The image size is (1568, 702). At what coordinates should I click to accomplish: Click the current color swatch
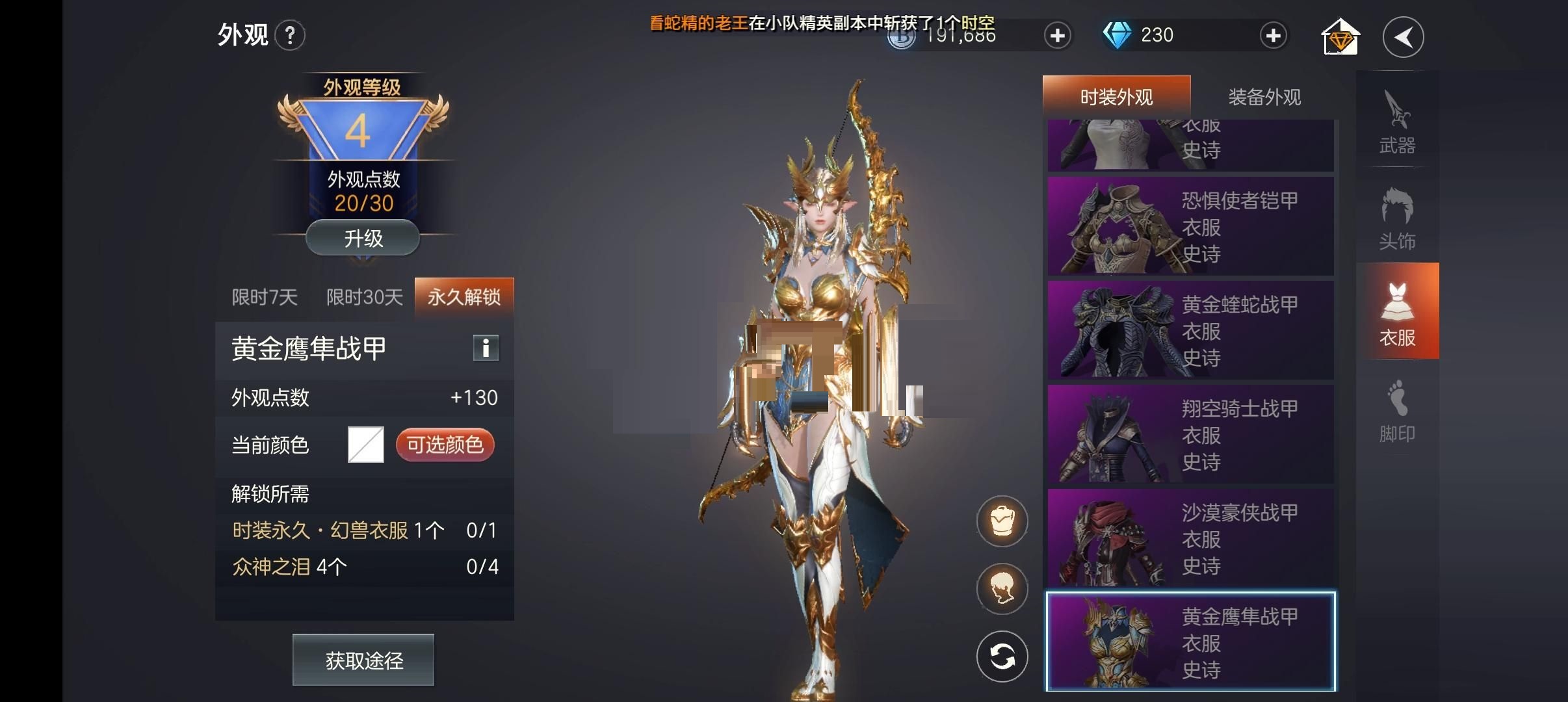coord(364,444)
